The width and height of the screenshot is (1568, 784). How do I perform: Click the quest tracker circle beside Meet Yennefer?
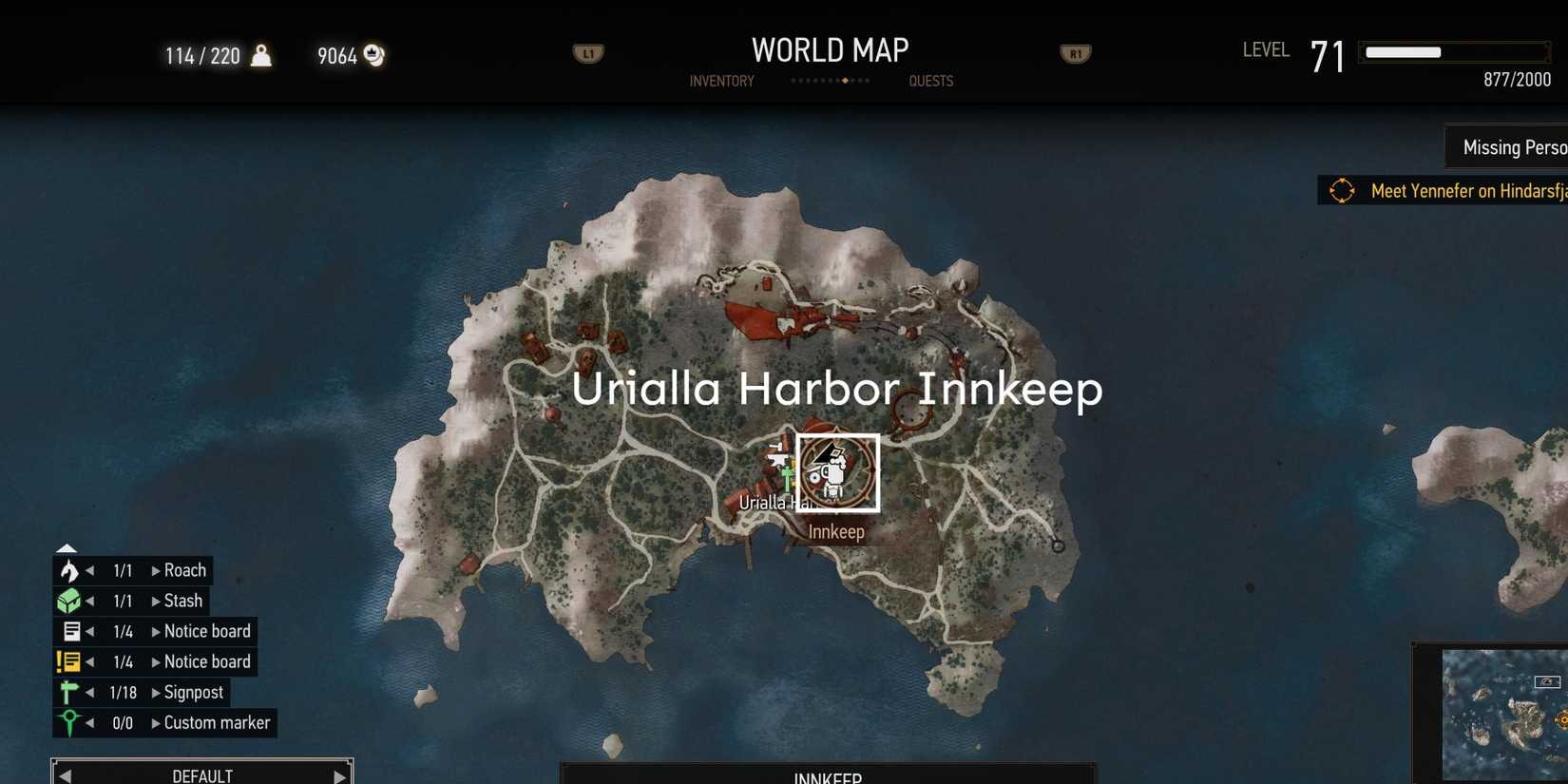[x=1342, y=190]
